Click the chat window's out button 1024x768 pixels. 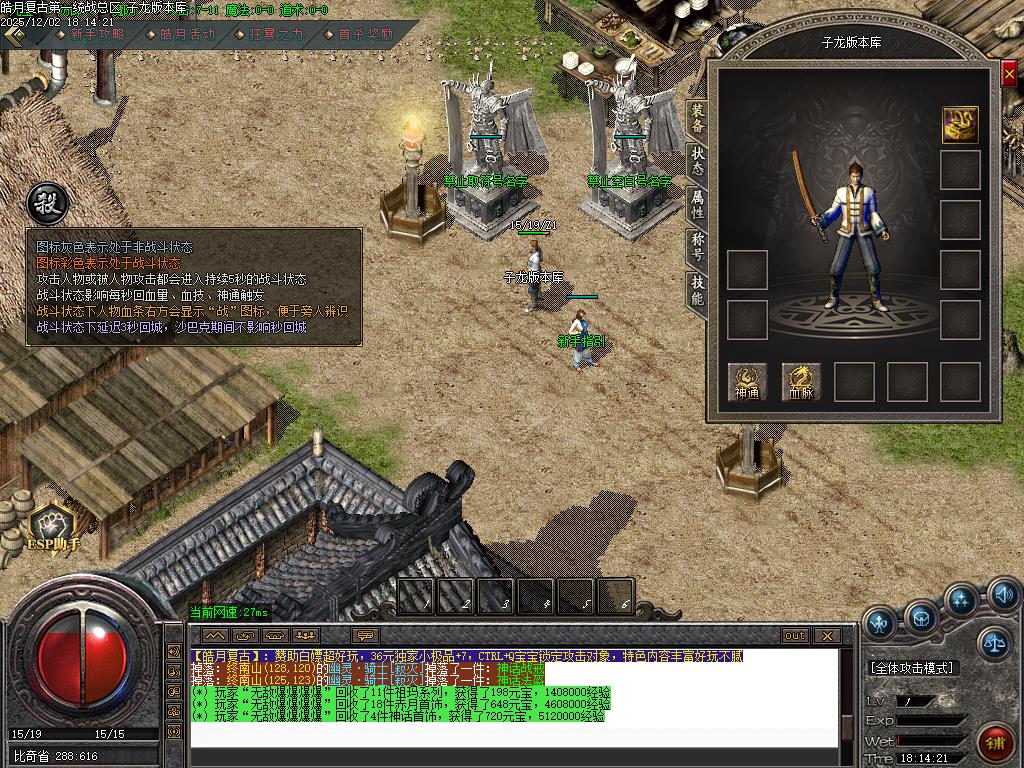pyautogui.click(x=795, y=635)
